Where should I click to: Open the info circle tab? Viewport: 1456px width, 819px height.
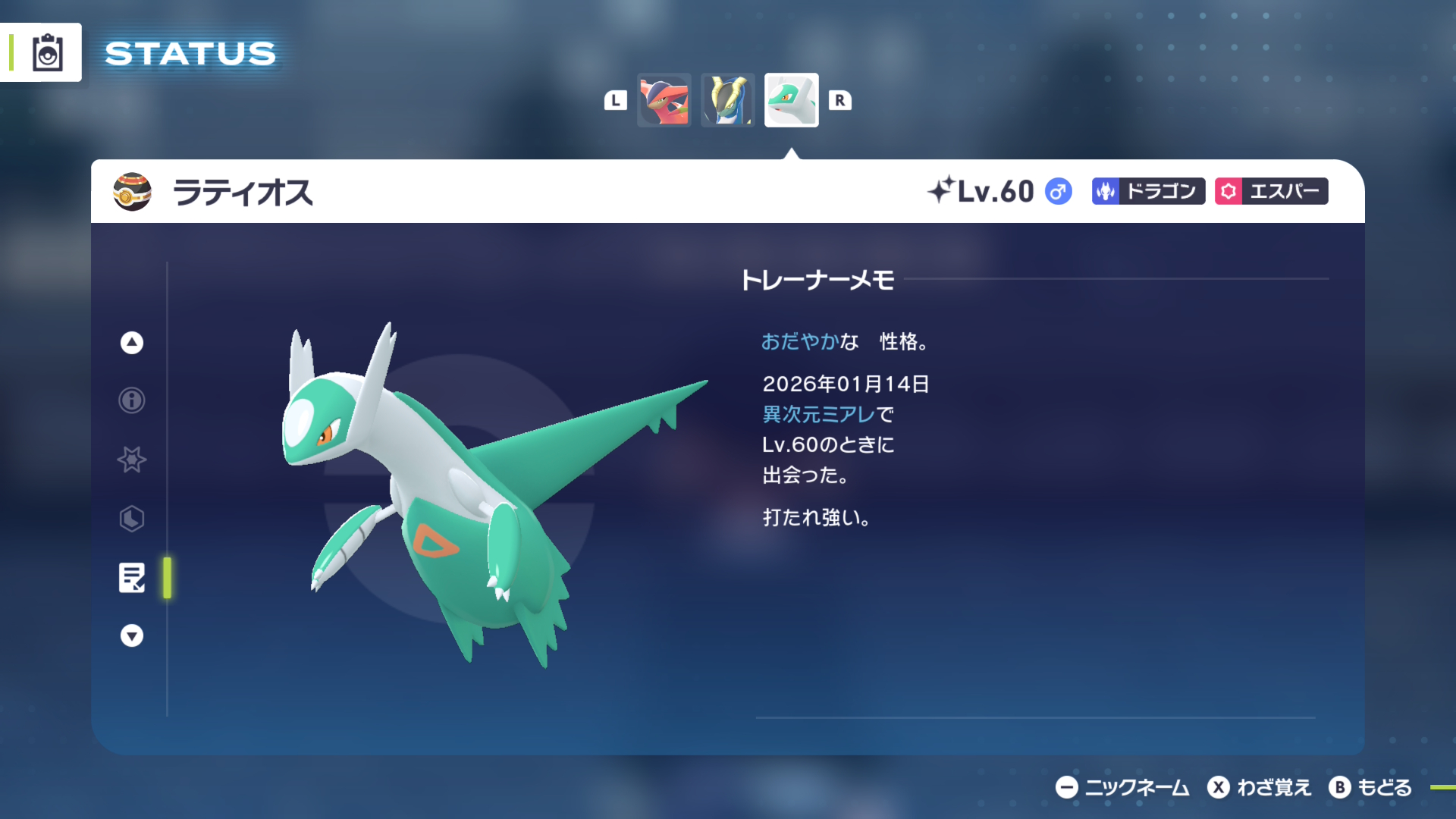(x=132, y=400)
